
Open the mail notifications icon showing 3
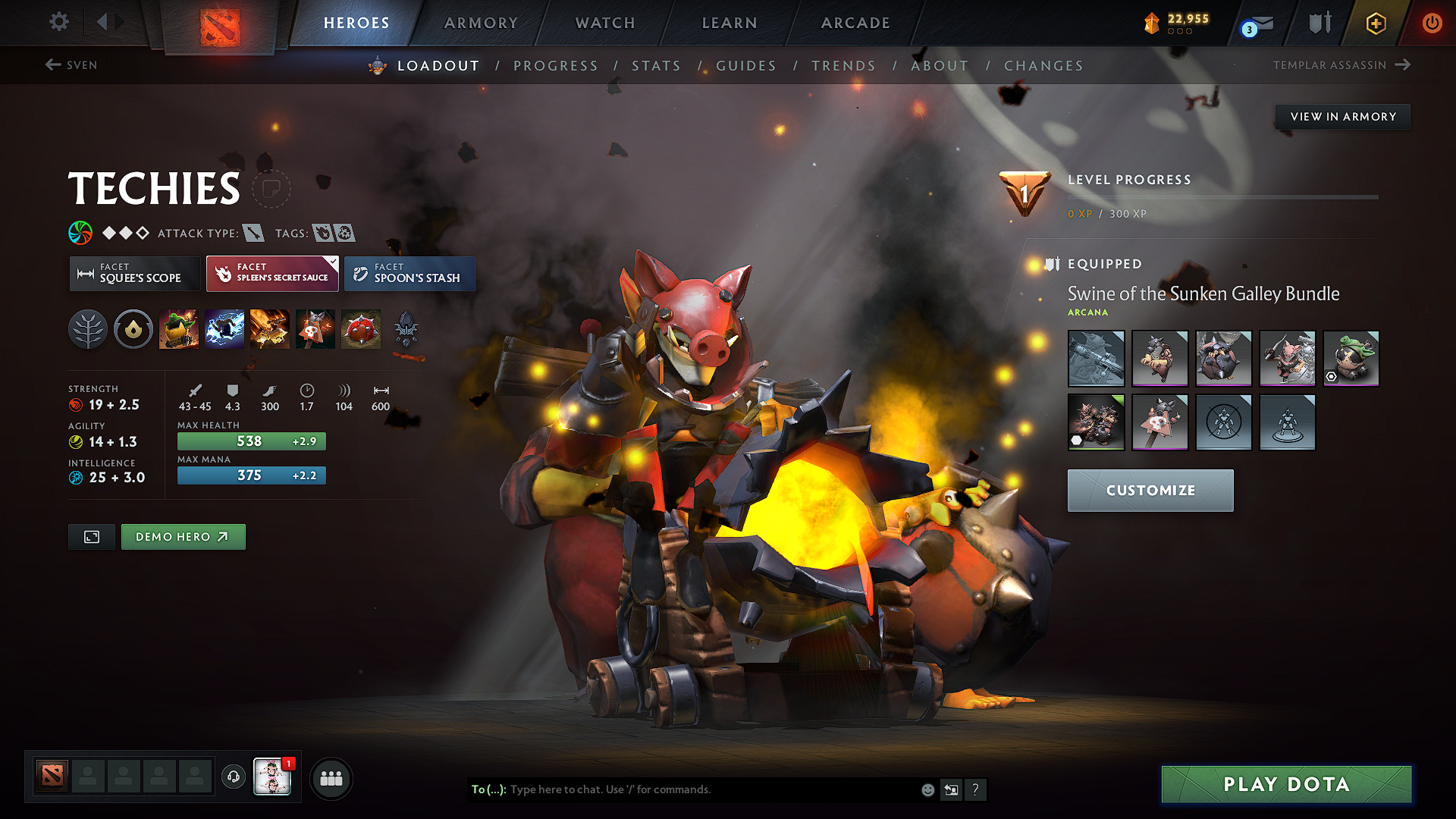pyautogui.click(x=1251, y=23)
